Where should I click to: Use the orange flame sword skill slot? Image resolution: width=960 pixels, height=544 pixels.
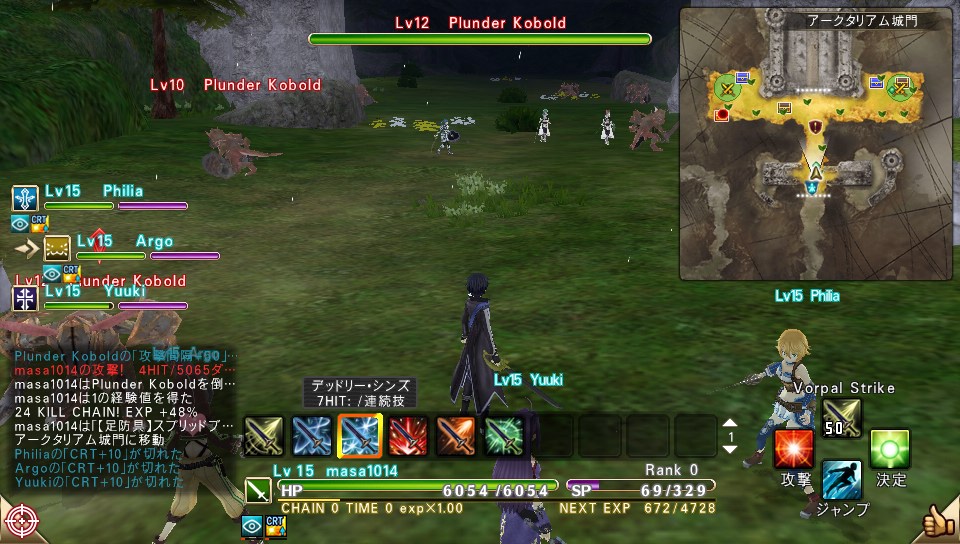(x=455, y=435)
